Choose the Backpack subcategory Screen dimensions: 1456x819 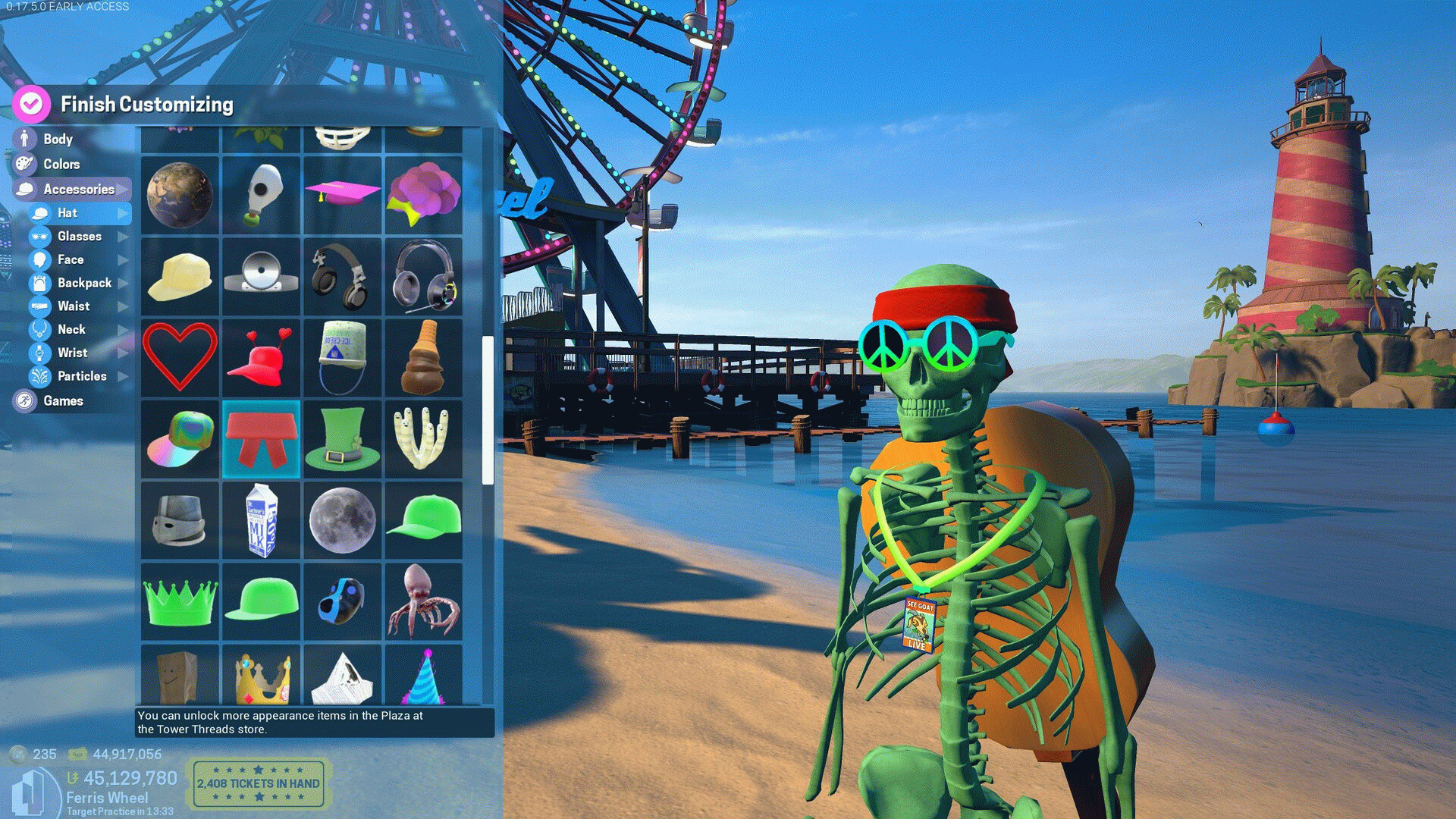[84, 283]
